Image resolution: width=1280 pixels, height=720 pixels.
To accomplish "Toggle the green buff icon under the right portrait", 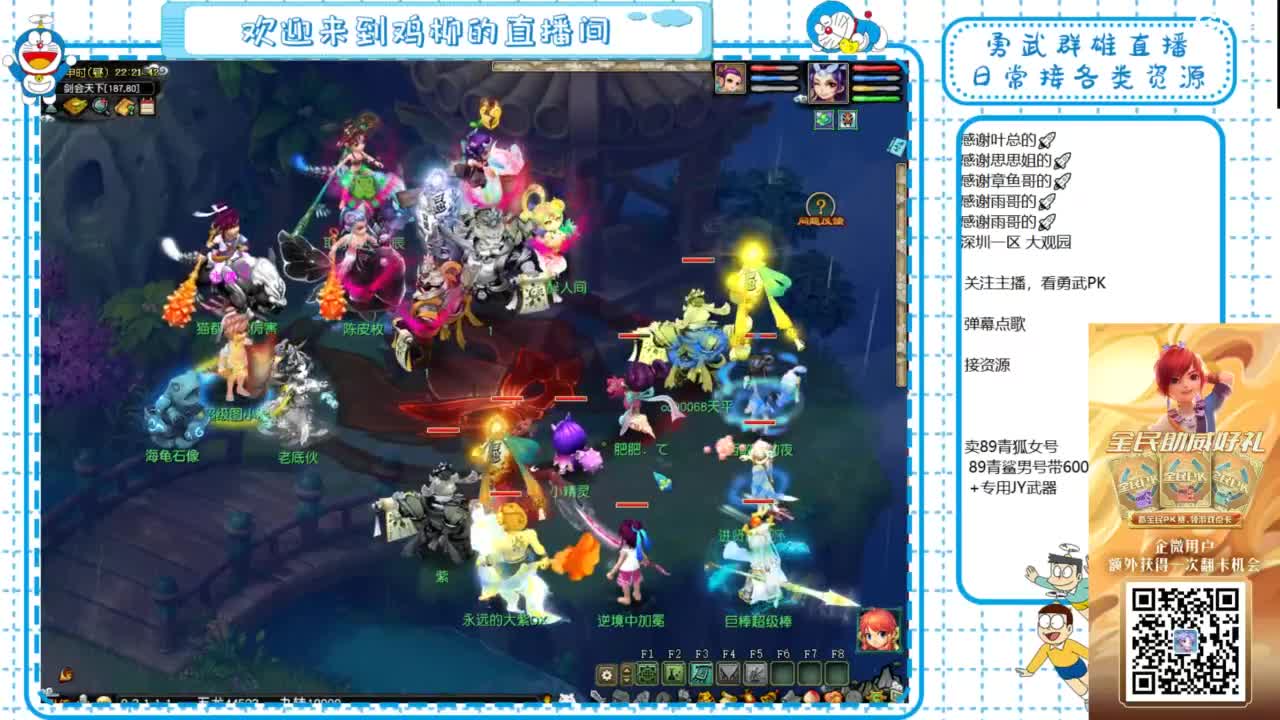I will (824, 118).
